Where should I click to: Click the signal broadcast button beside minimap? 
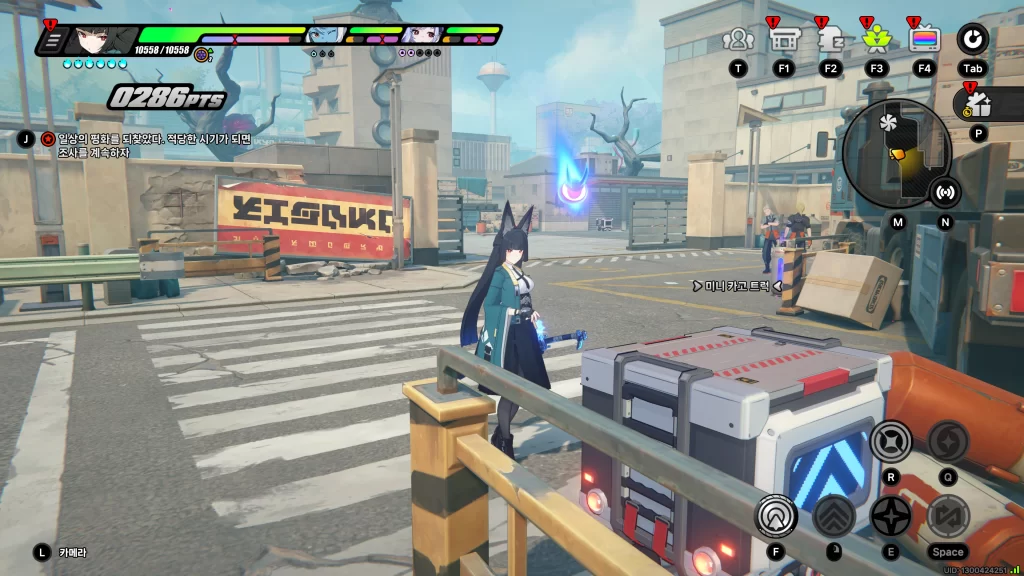[x=945, y=192]
